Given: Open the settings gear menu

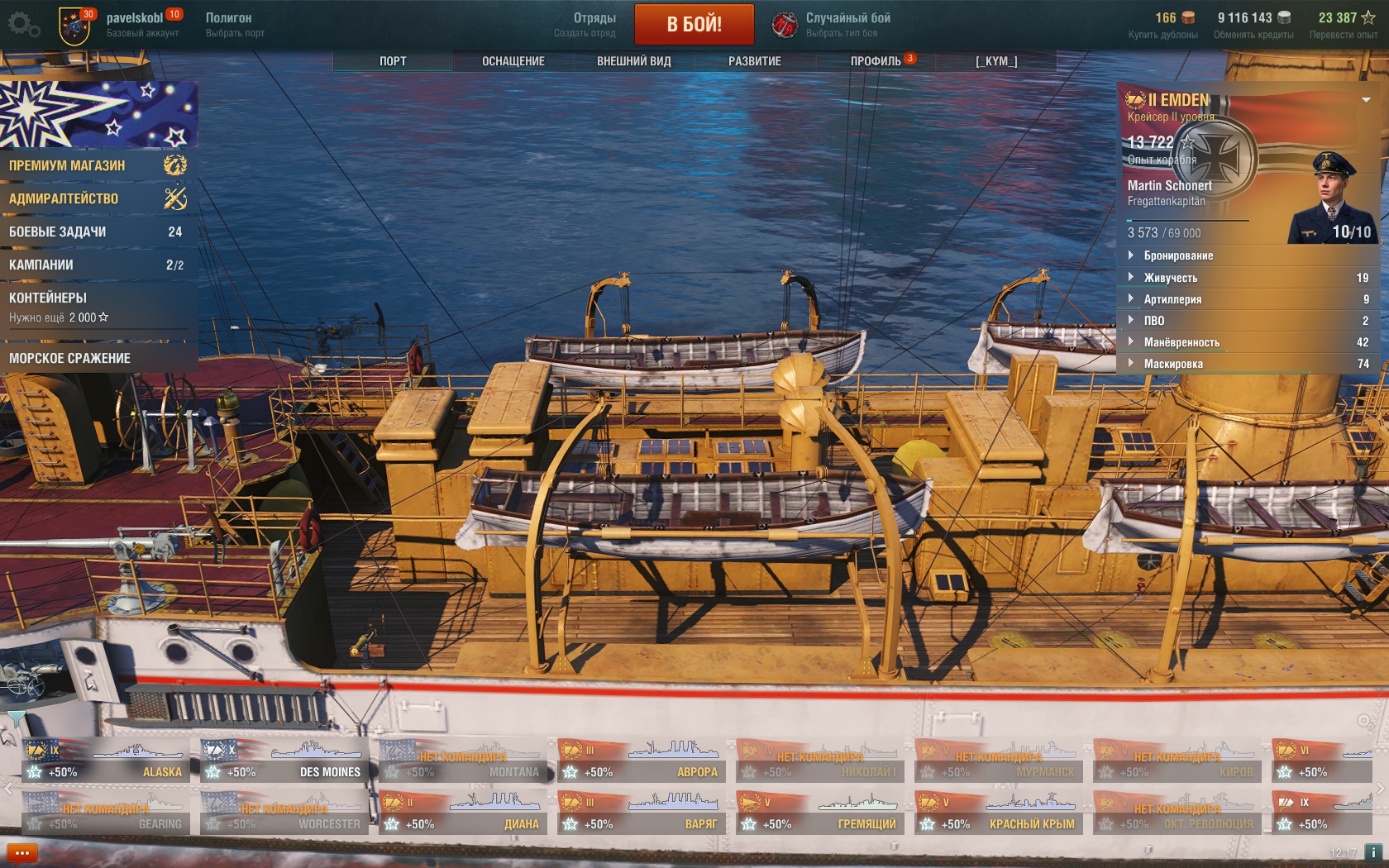Looking at the screenshot, I should coord(23,25).
